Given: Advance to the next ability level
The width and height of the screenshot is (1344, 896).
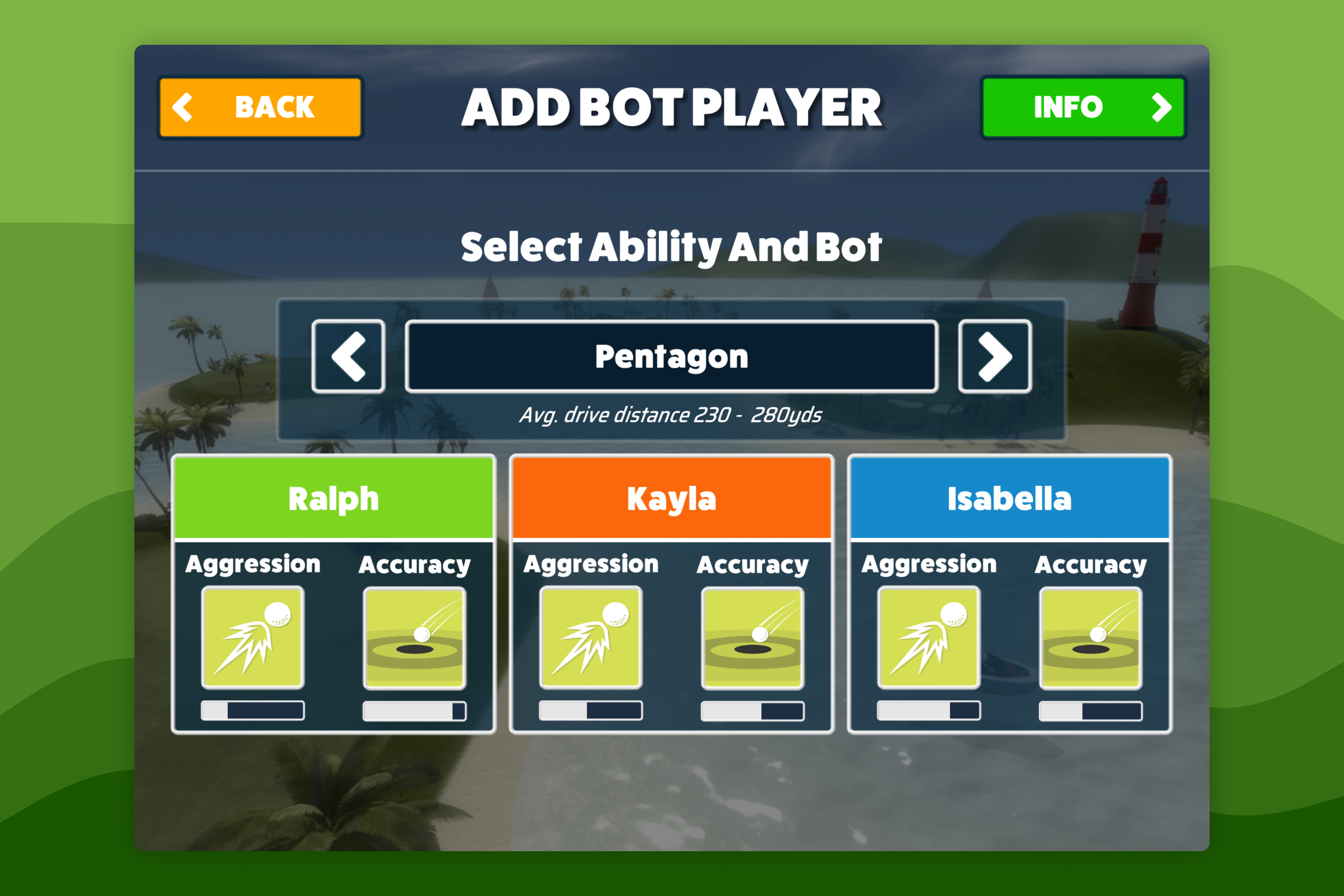Looking at the screenshot, I should tap(994, 356).
